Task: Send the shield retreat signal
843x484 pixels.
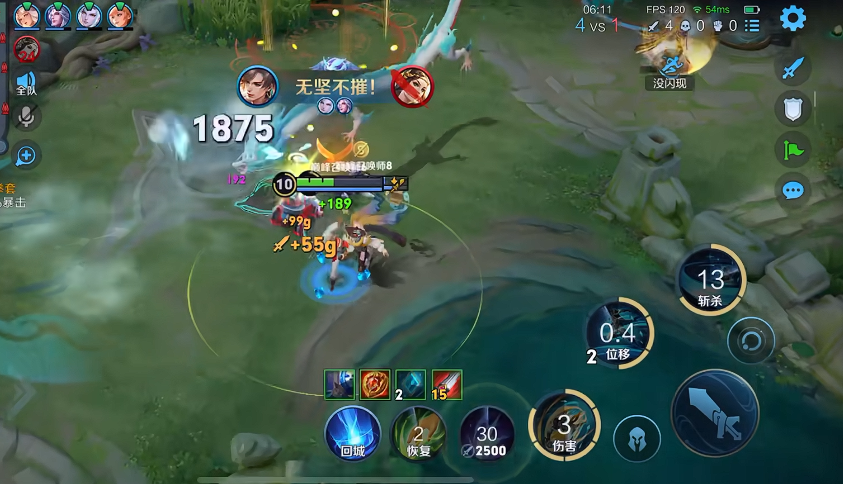Action: (x=793, y=109)
